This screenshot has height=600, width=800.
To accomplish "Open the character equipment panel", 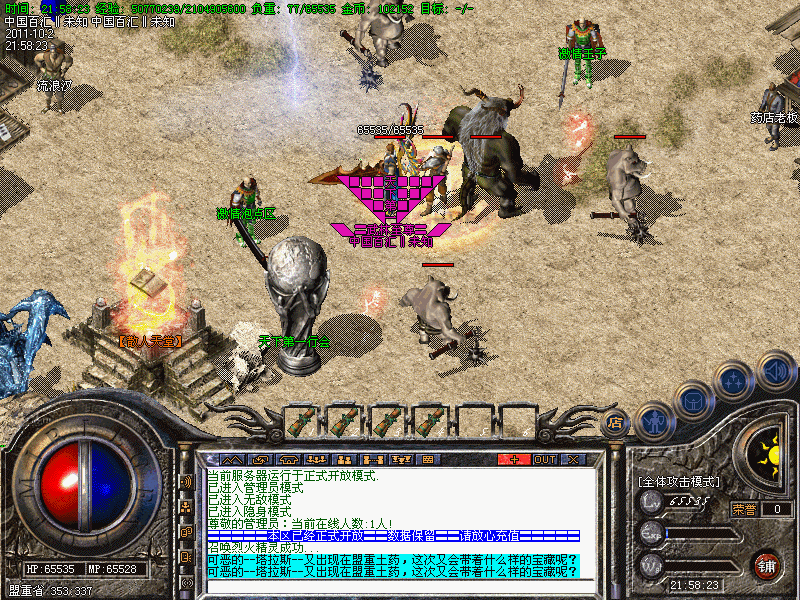I will pos(653,421).
